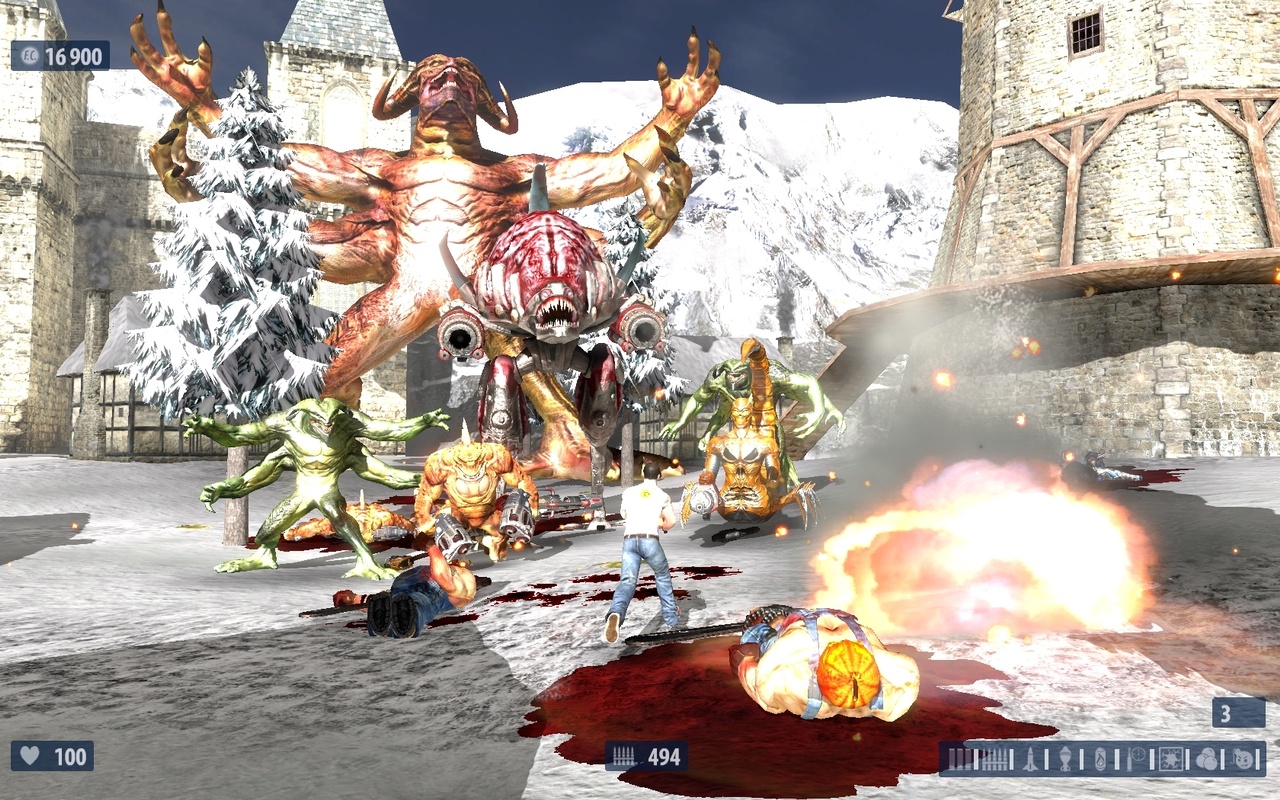1280x800 pixels.
Task: Select the mortar shell ammo icon
Action: [x=1065, y=761]
